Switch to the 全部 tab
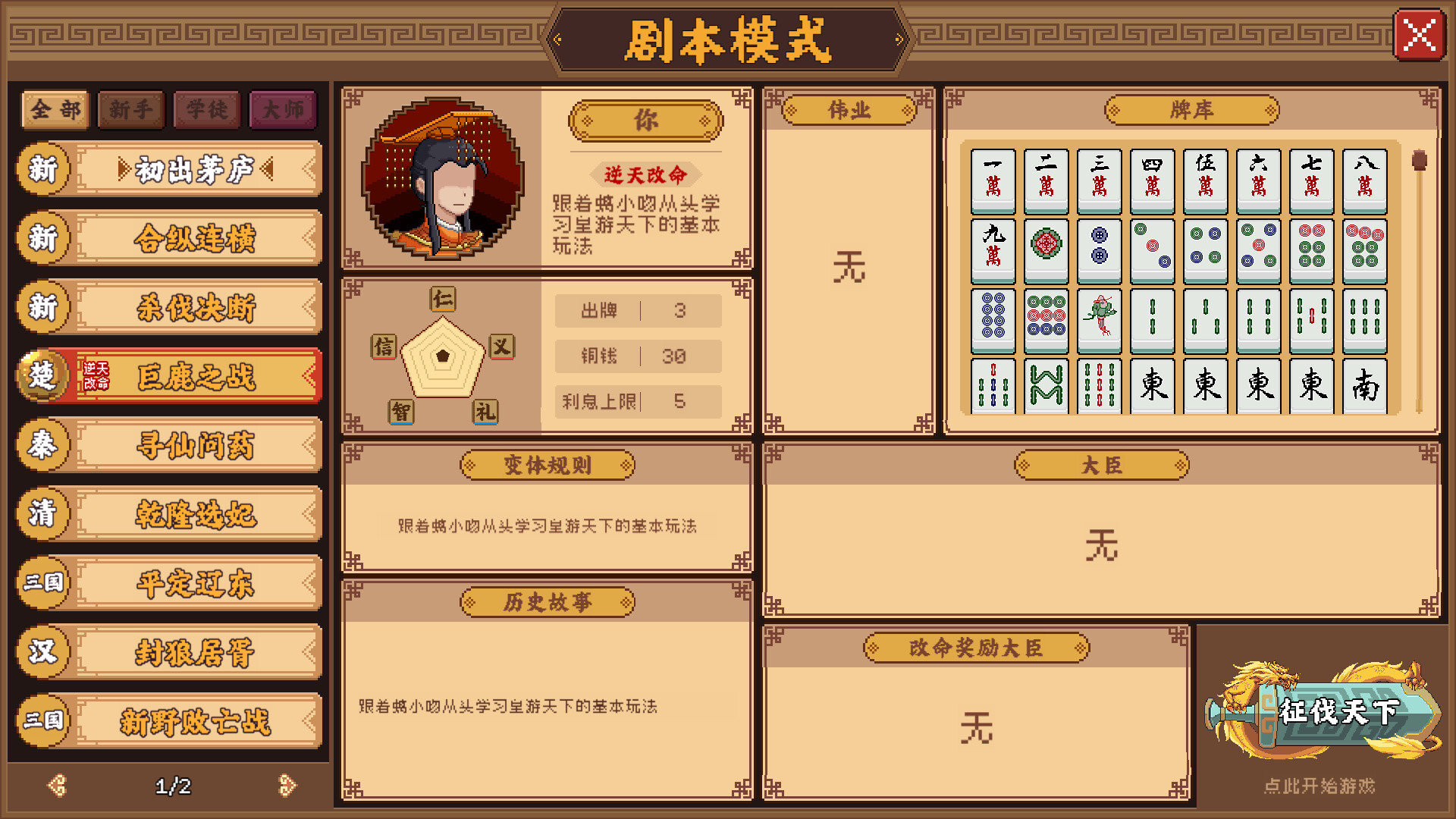1456x819 pixels. point(54,108)
